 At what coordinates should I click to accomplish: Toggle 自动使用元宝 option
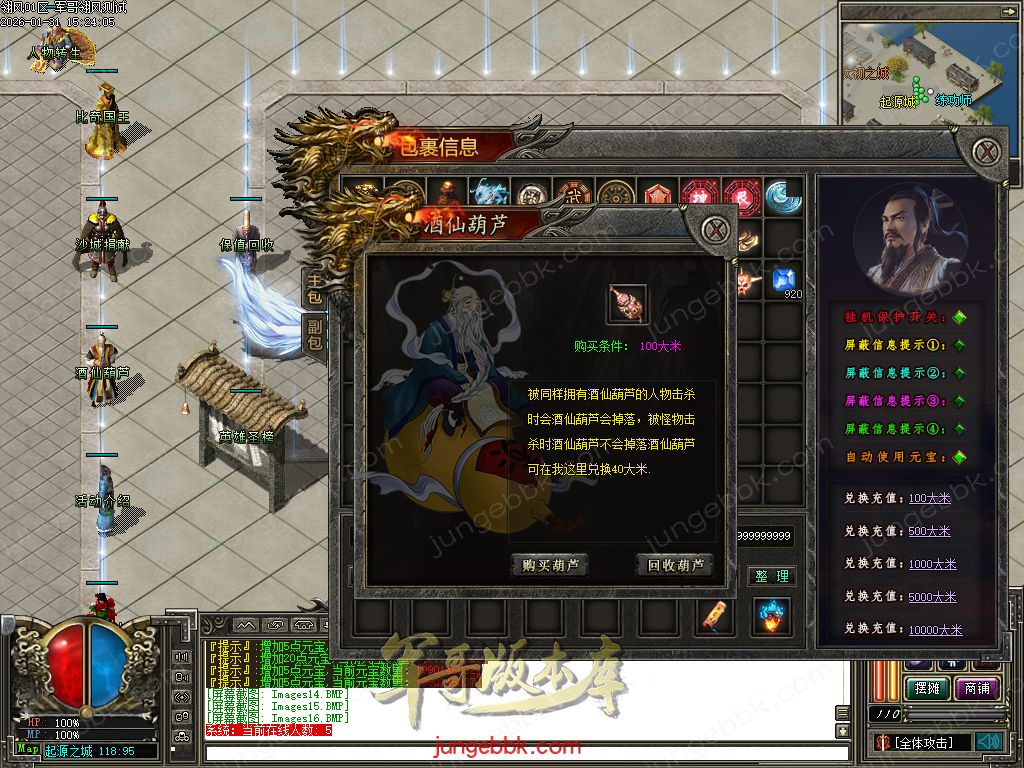[x=959, y=457]
